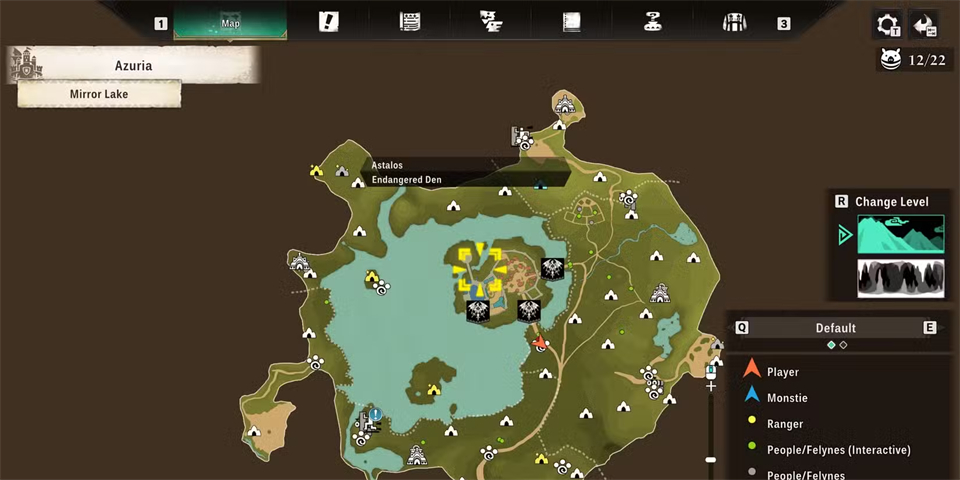Image resolution: width=960 pixels, height=480 pixels.
Task: Select the People/Felynes (Interactive) legend entry
Action: (x=838, y=450)
